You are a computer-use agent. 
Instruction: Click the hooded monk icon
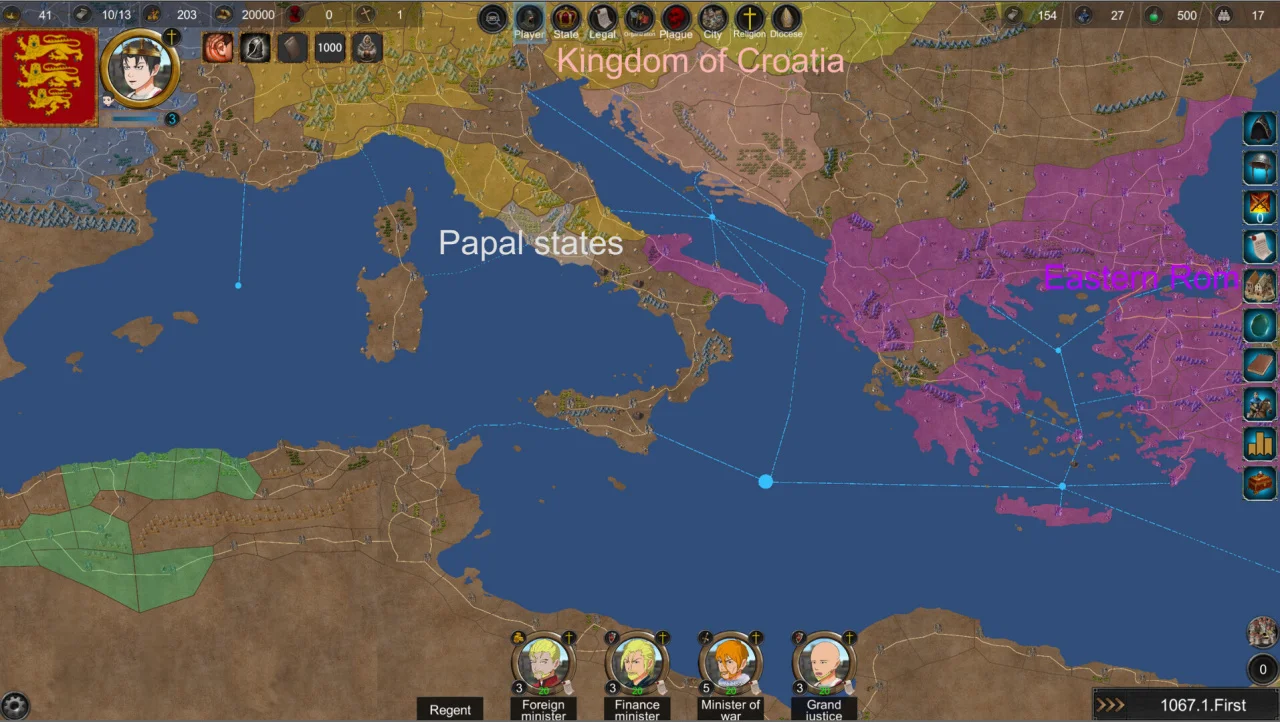(368, 47)
